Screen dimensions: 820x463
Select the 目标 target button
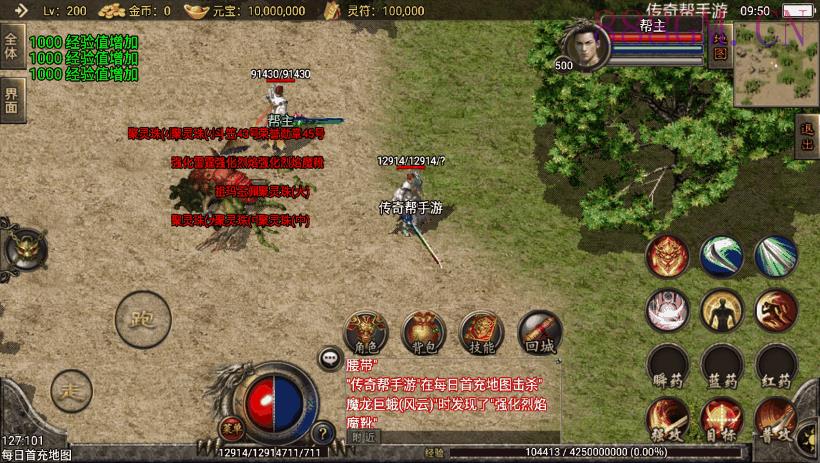(721, 420)
